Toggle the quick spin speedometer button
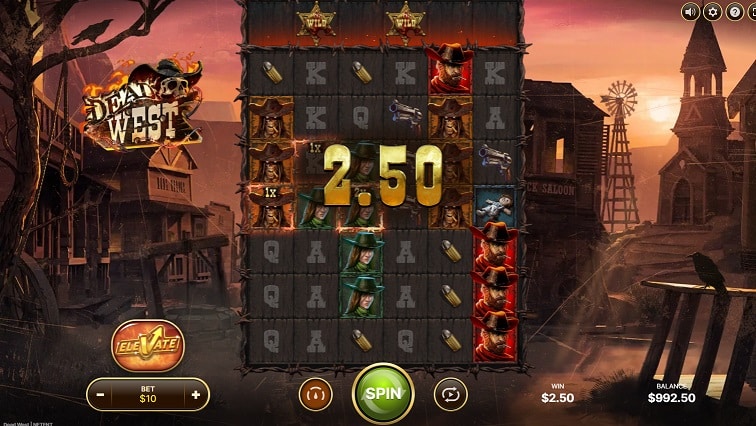This screenshot has height=426, width=756. coord(316,394)
